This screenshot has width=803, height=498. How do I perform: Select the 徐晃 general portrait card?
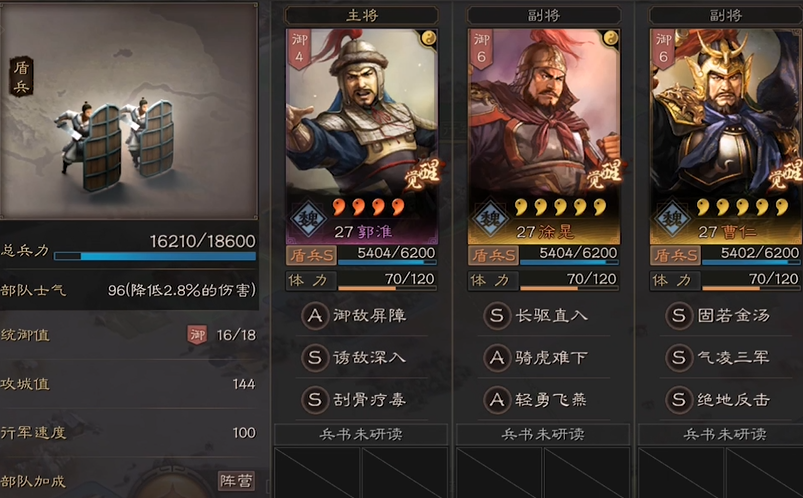pos(544,120)
